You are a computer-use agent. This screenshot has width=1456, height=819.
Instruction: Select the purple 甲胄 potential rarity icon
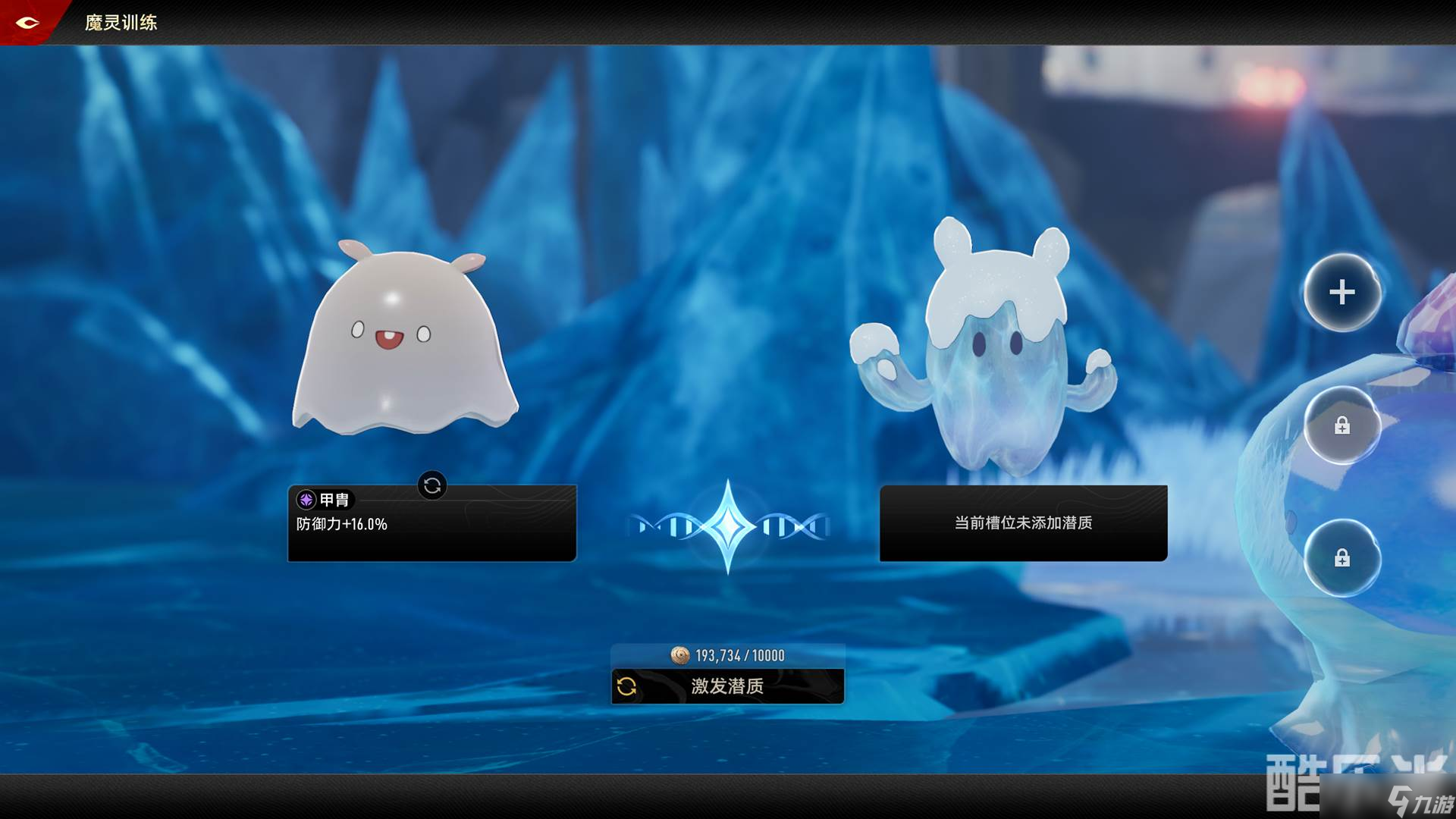tap(305, 500)
